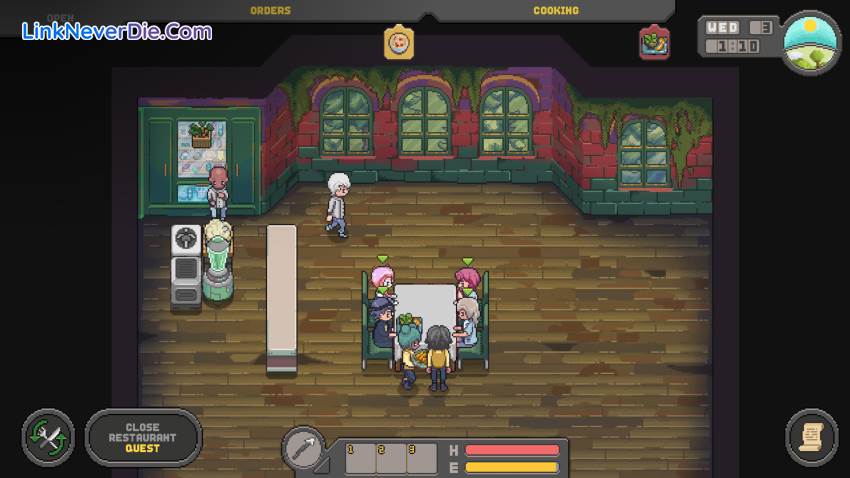Image resolution: width=850 pixels, height=478 pixels.
Task: Click the Close Restaurant quest button
Action: [x=143, y=438]
